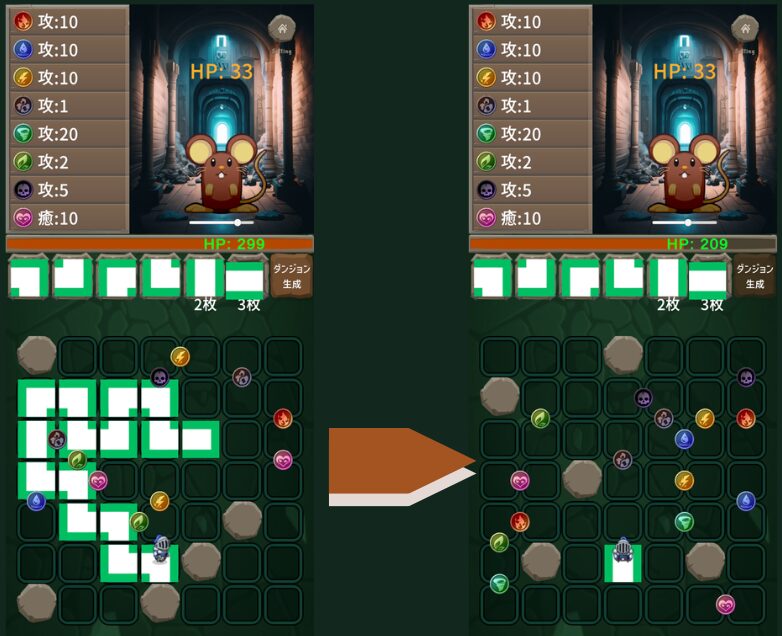Image resolution: width=782 pixels, height=636 pixels.
Task: Select the 2枚 vertical corridor piece, HP 299 screen
Action: [204, 276]
